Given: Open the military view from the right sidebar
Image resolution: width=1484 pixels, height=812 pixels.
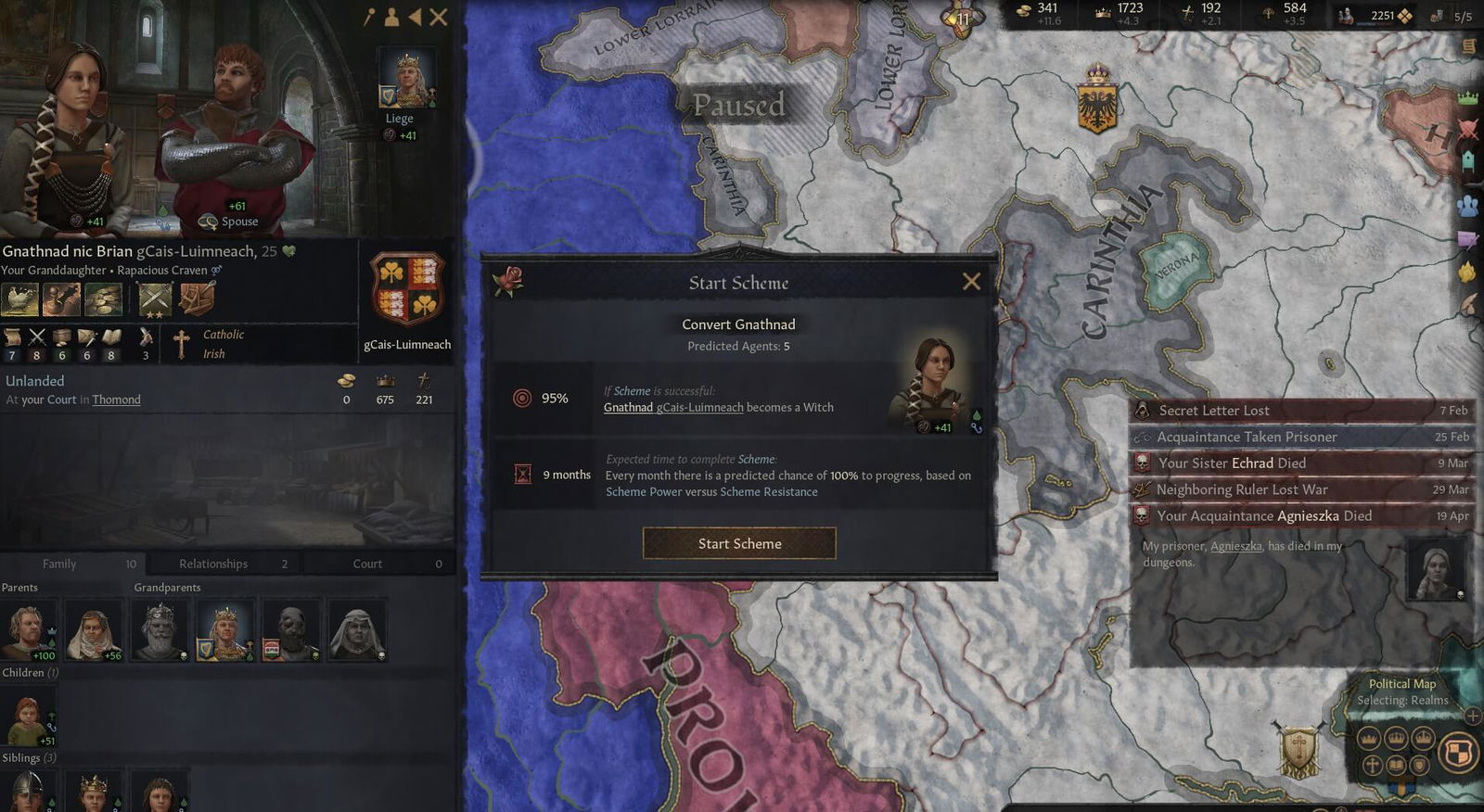Looking at the screenshot, I should click(x=1466, y=129).
